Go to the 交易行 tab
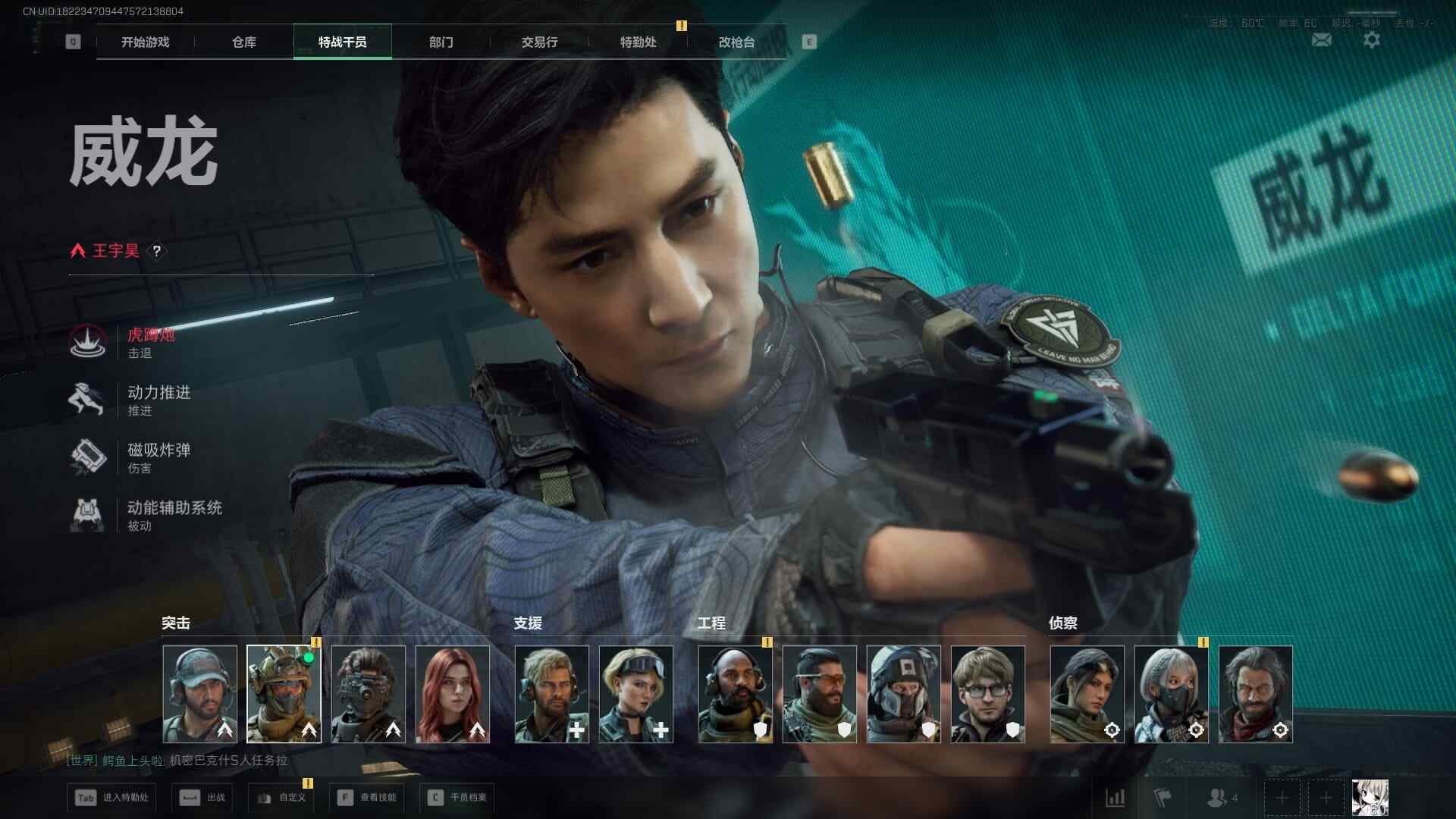 click(539, 42)
